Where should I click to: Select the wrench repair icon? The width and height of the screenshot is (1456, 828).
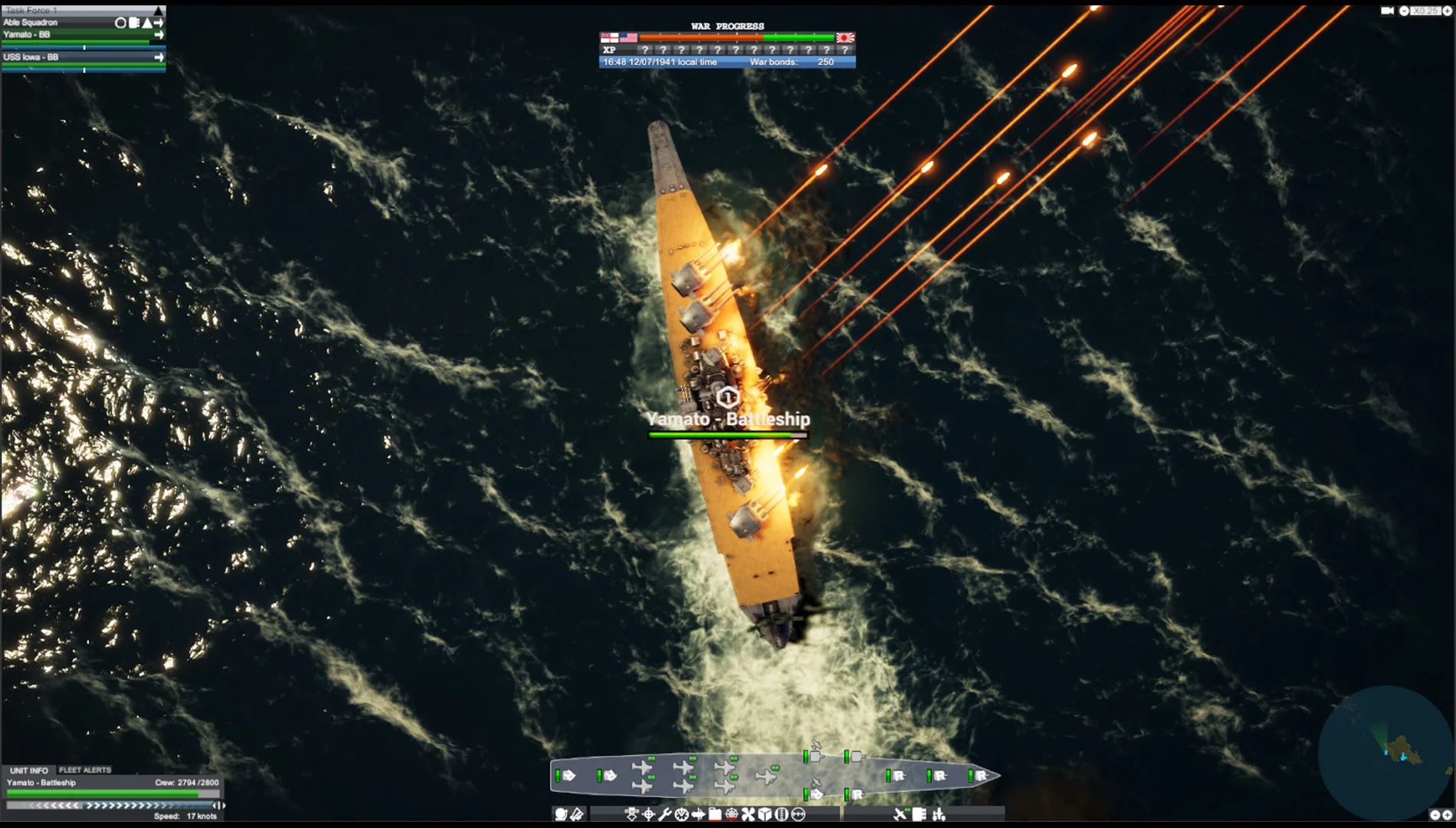[x=667, y=815]
